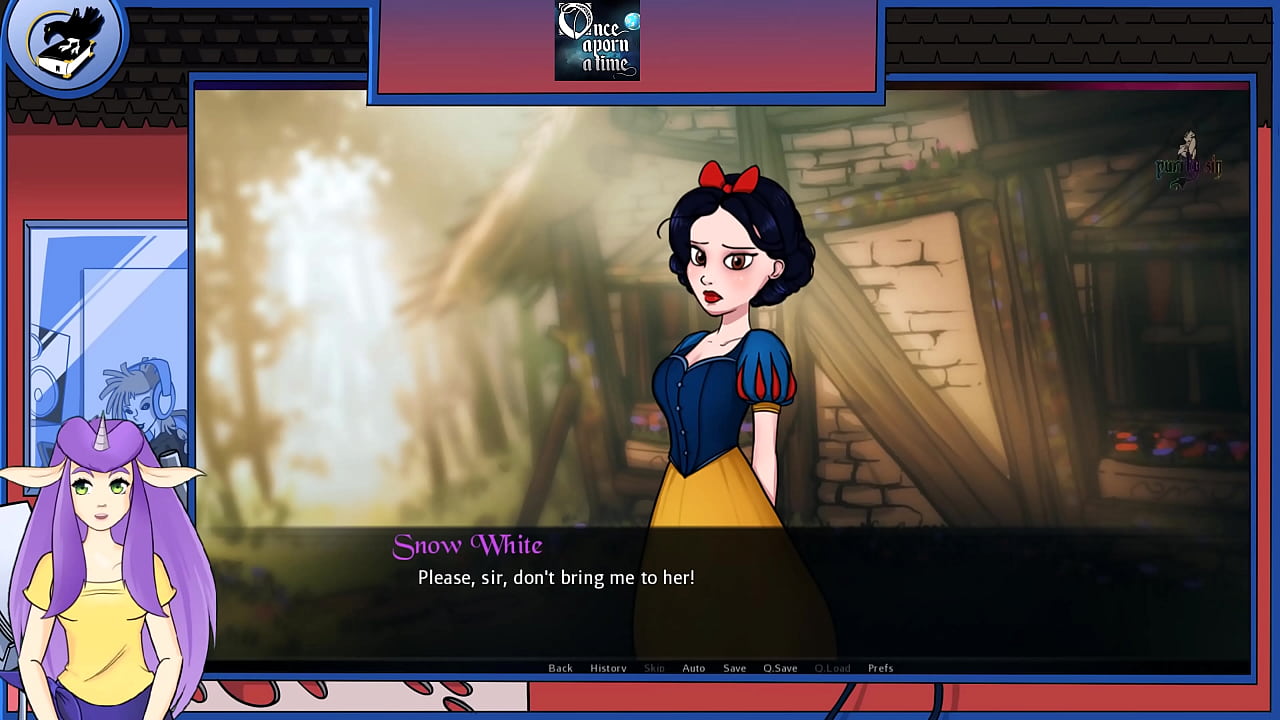Click the Snow White name label
Screen dimensions: 1280x720
coord(468,545)
